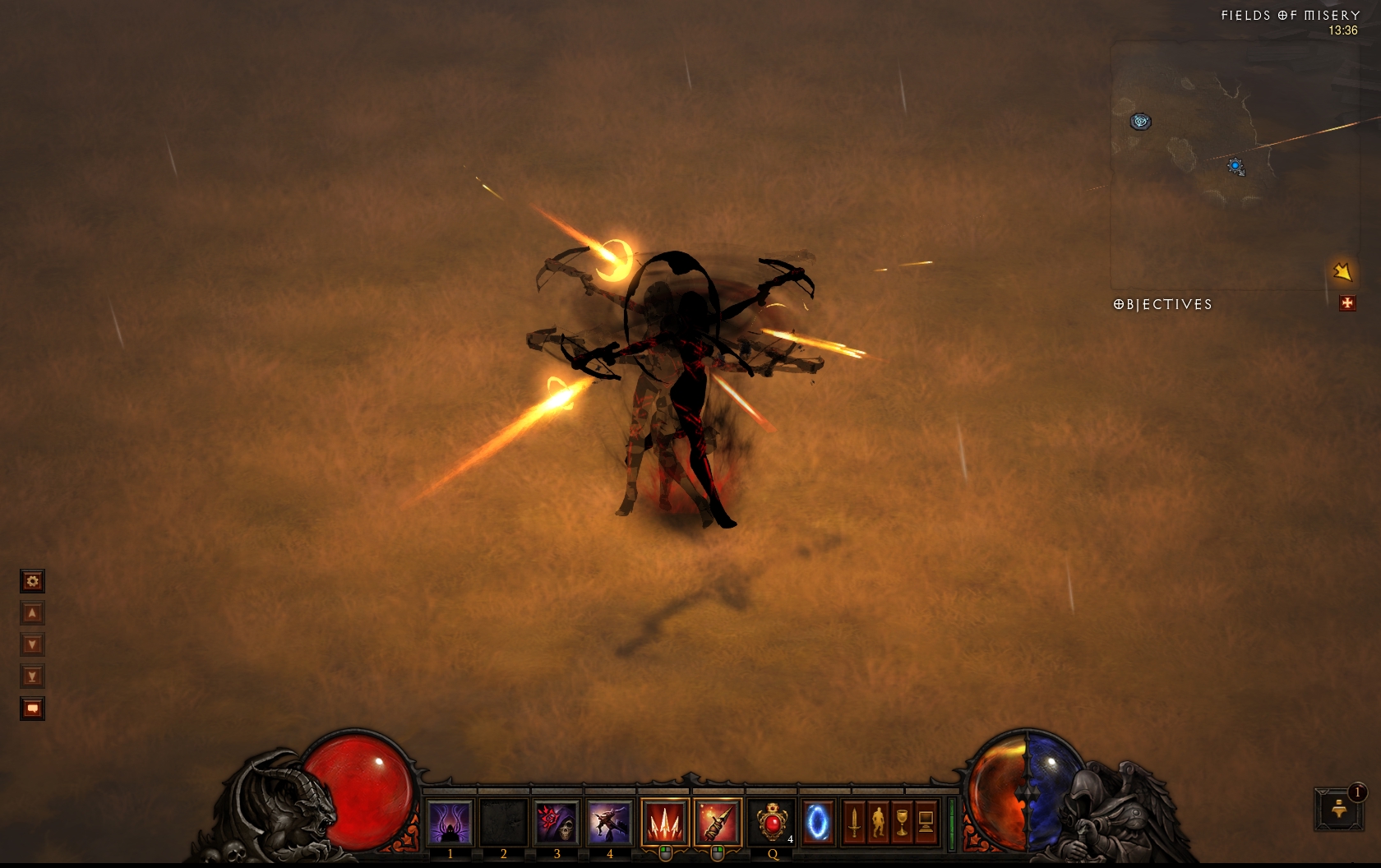Trigger the leaping warrior skill in slot 4

[x=610, y=822]
